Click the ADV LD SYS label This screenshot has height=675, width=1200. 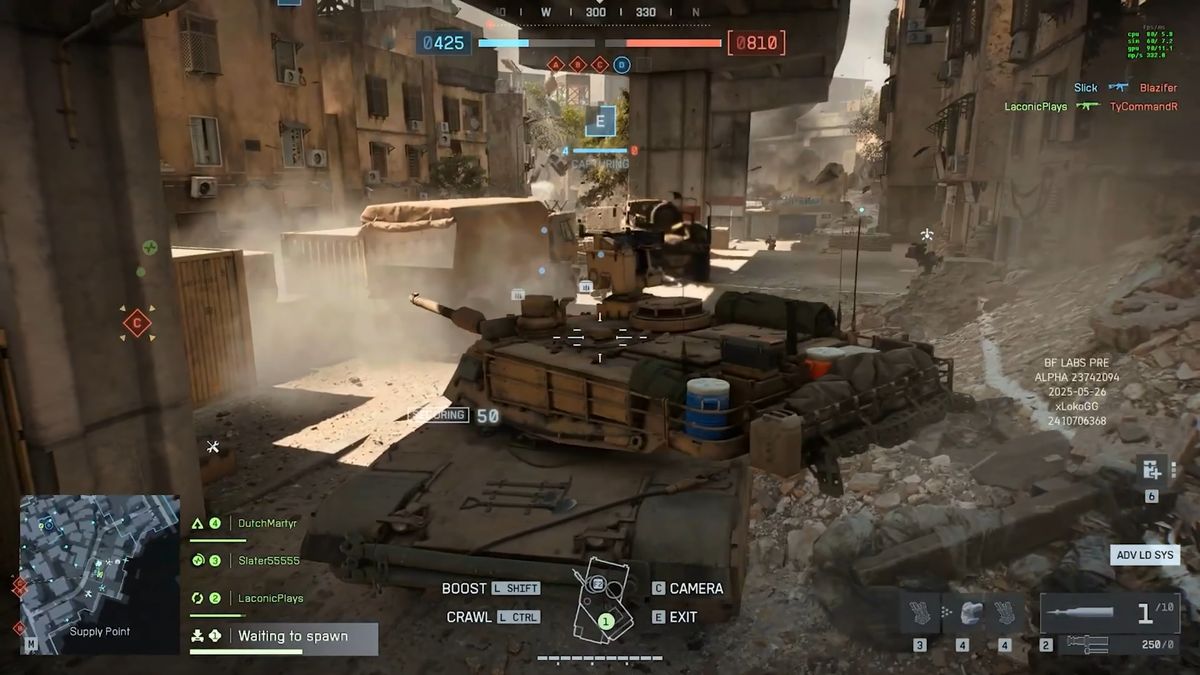pos(1145,555)
